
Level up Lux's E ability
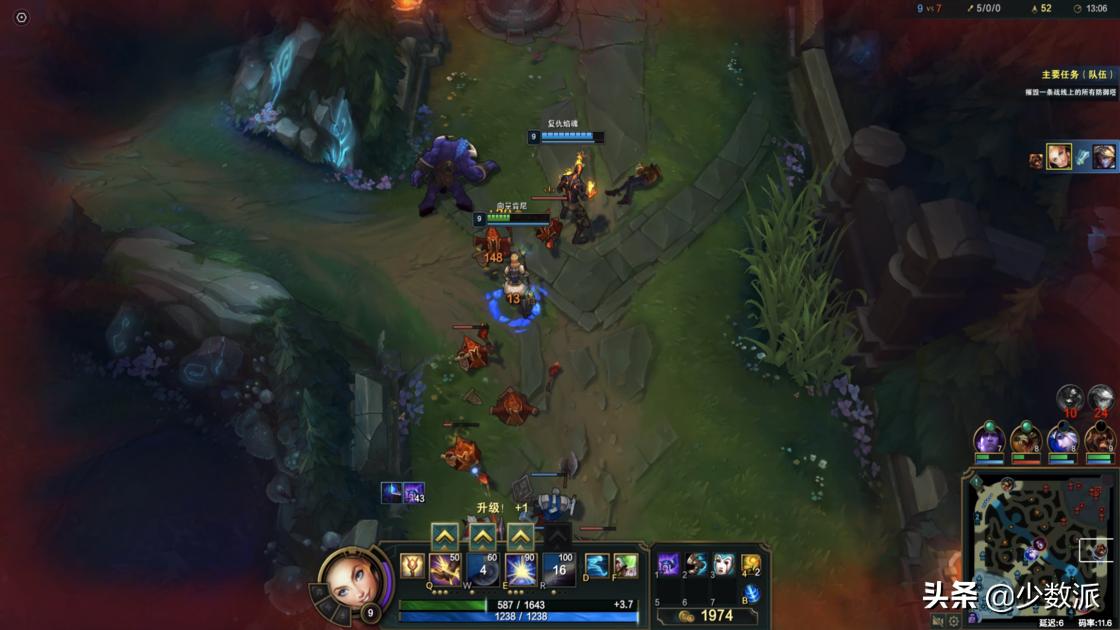tap(520, 536)
